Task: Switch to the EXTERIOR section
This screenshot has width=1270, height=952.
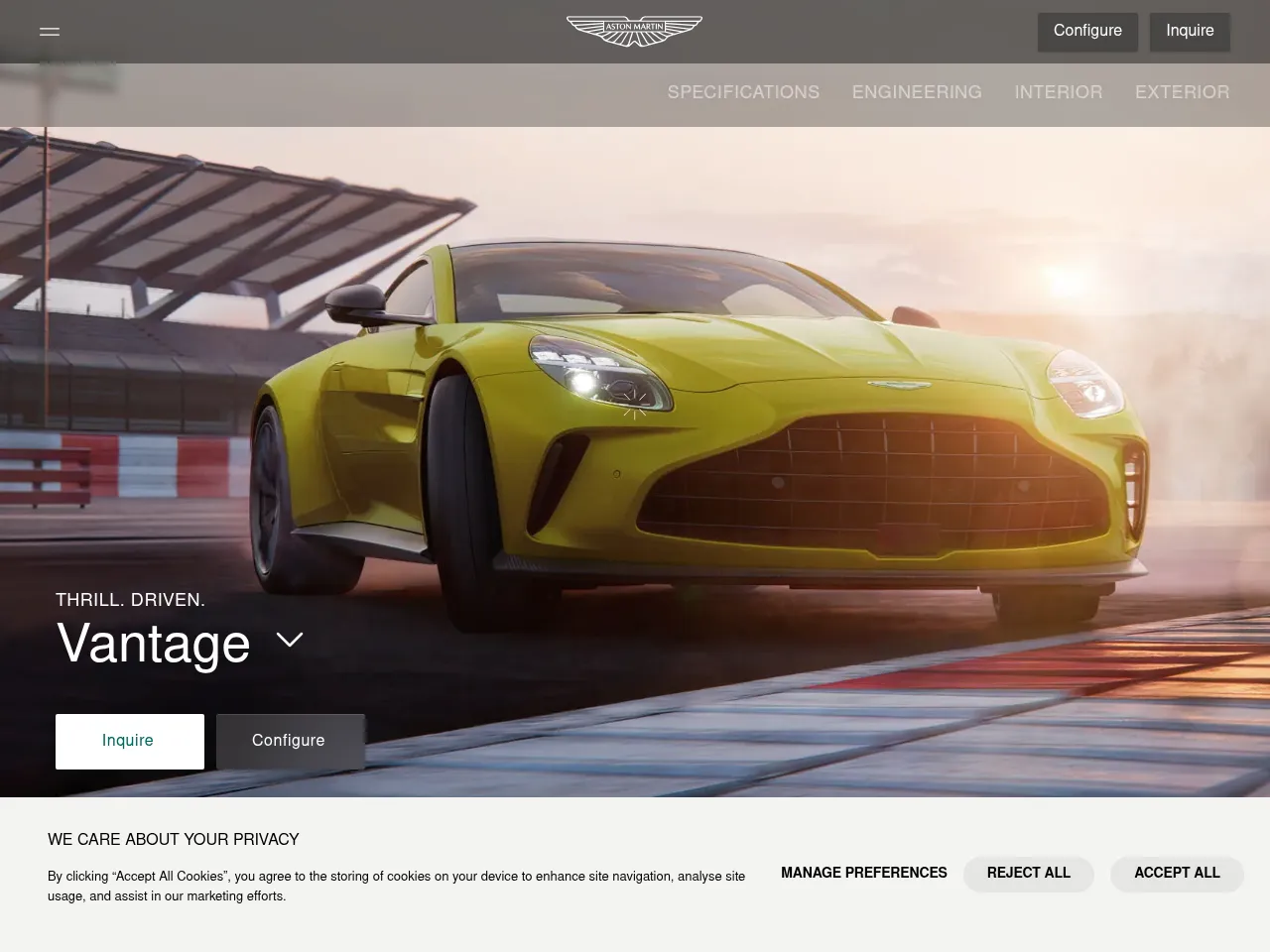Action: coord(1182,92)
